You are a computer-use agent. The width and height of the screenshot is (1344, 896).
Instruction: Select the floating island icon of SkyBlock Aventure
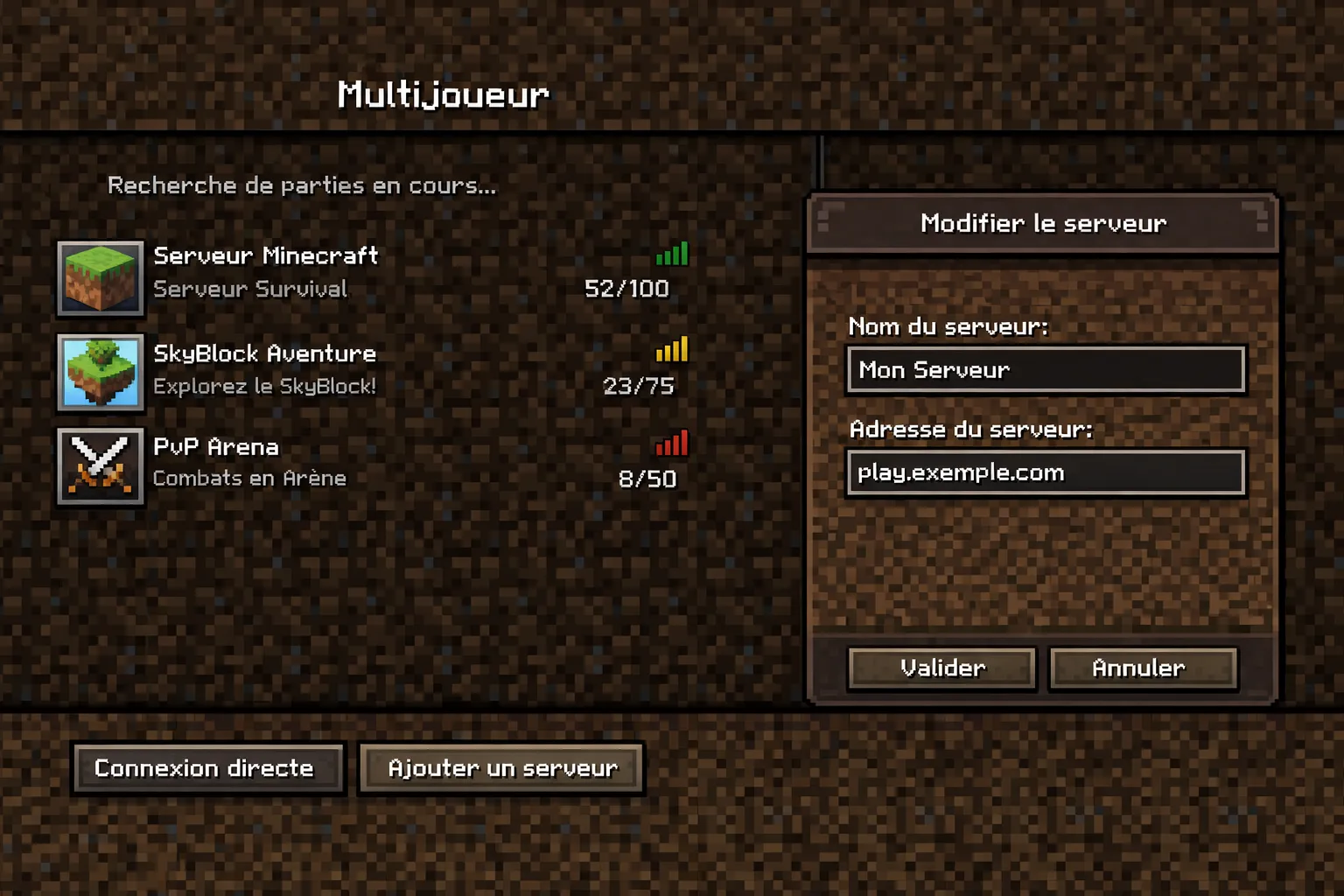tap(100, 374)
